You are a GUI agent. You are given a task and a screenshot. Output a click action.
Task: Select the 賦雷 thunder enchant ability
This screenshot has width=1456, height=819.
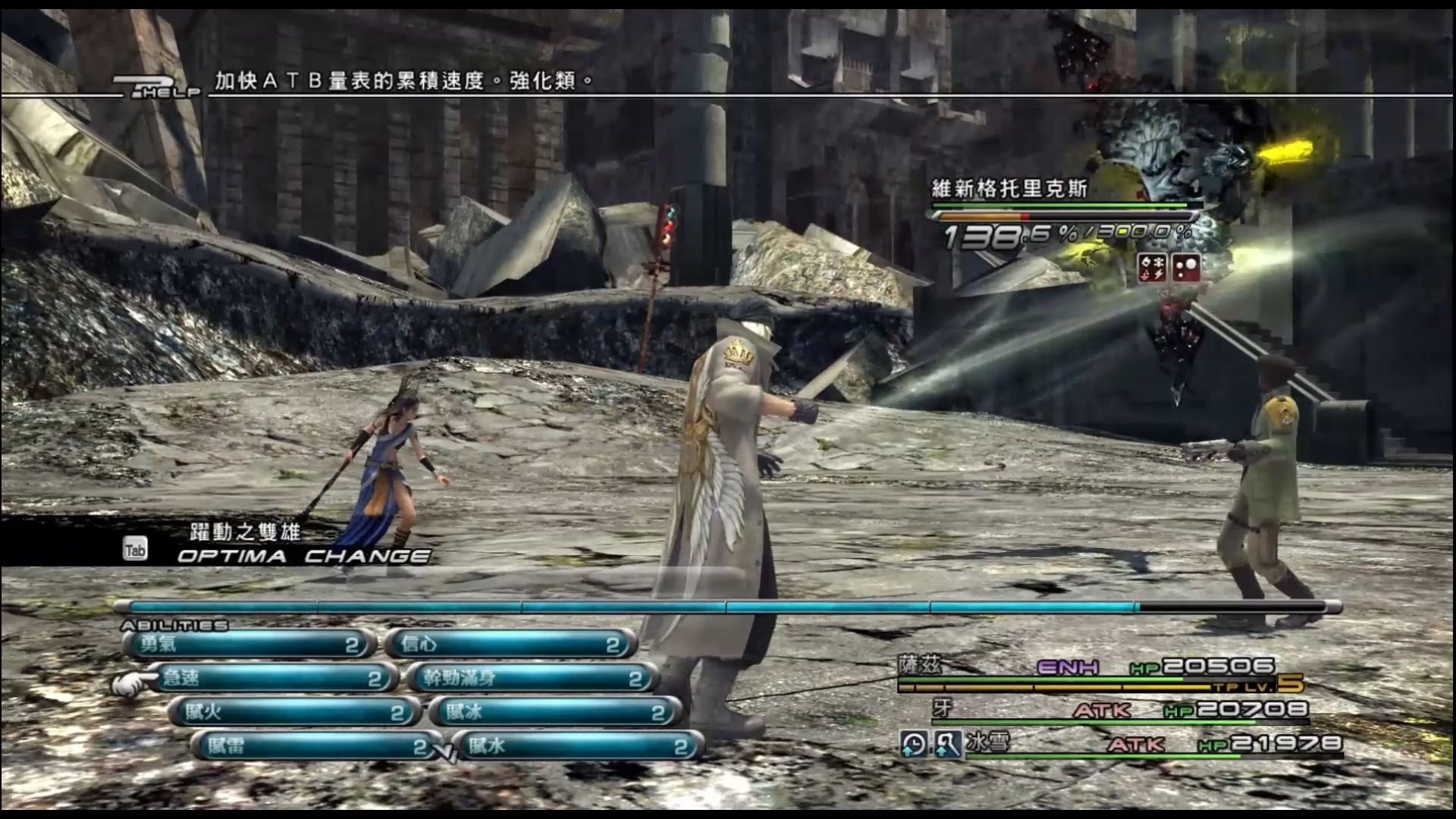coord(316,746)
